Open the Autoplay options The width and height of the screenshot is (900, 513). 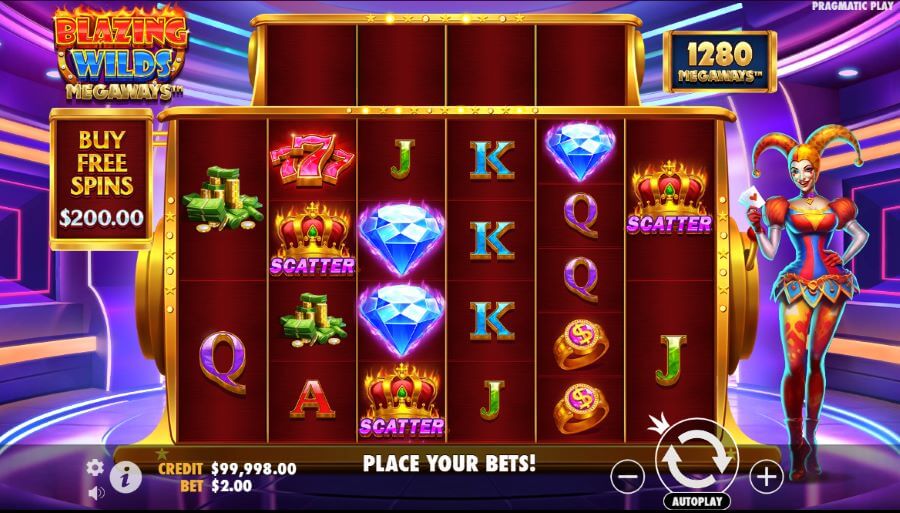click(x=695, y=501)
